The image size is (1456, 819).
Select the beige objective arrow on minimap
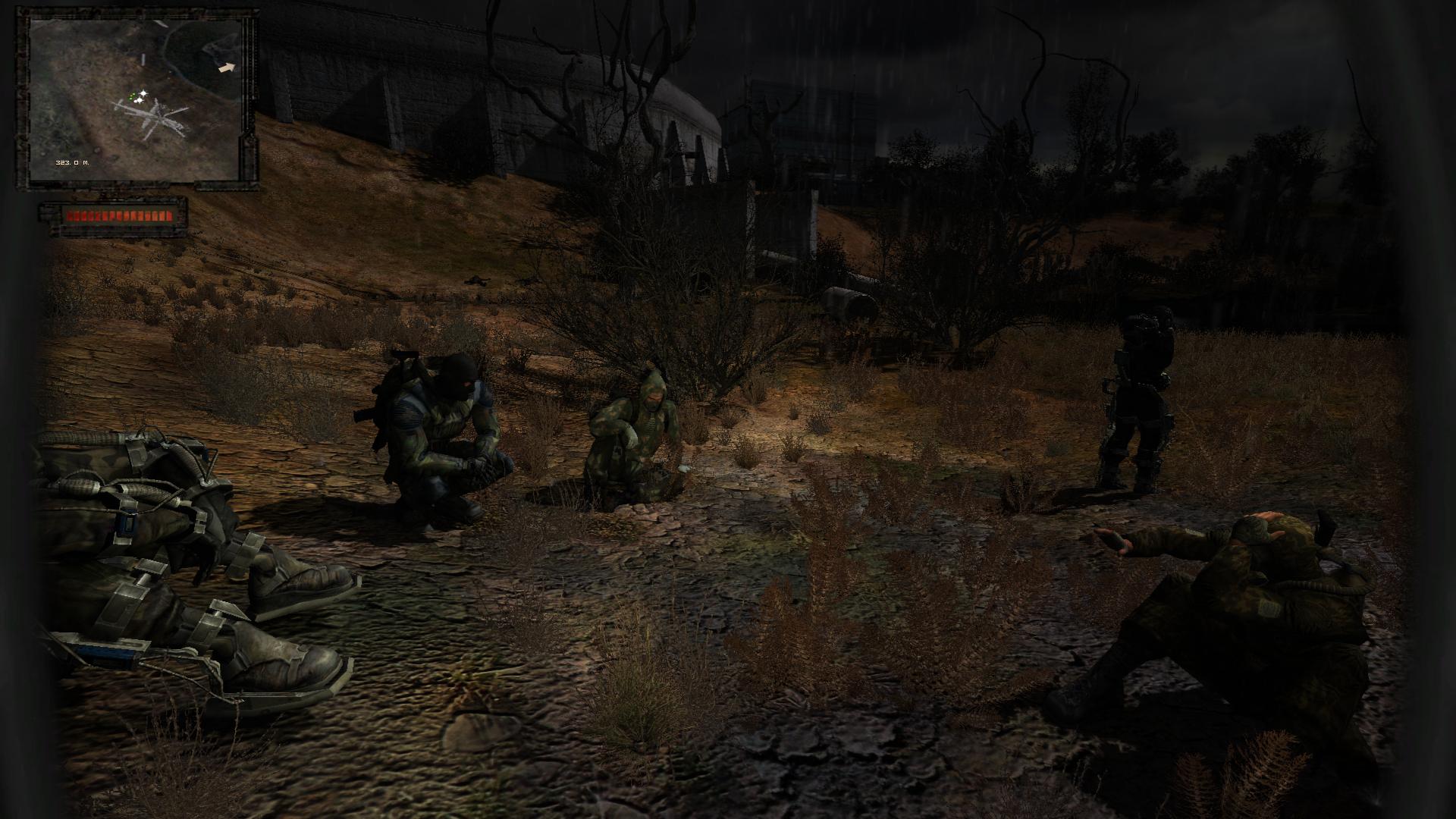pos(227,67)
